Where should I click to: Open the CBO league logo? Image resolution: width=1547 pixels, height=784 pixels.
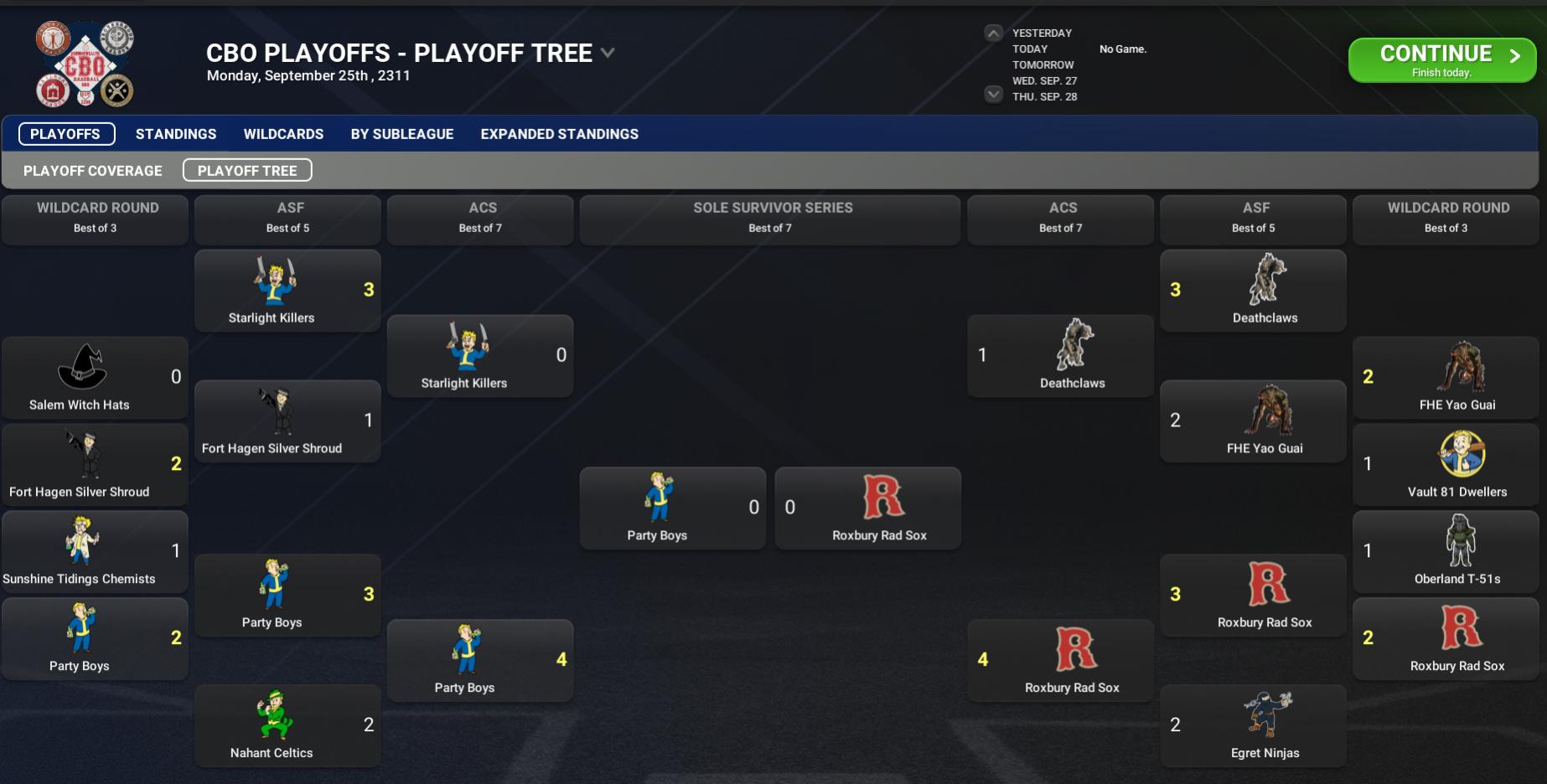click(x=85, y=64)
